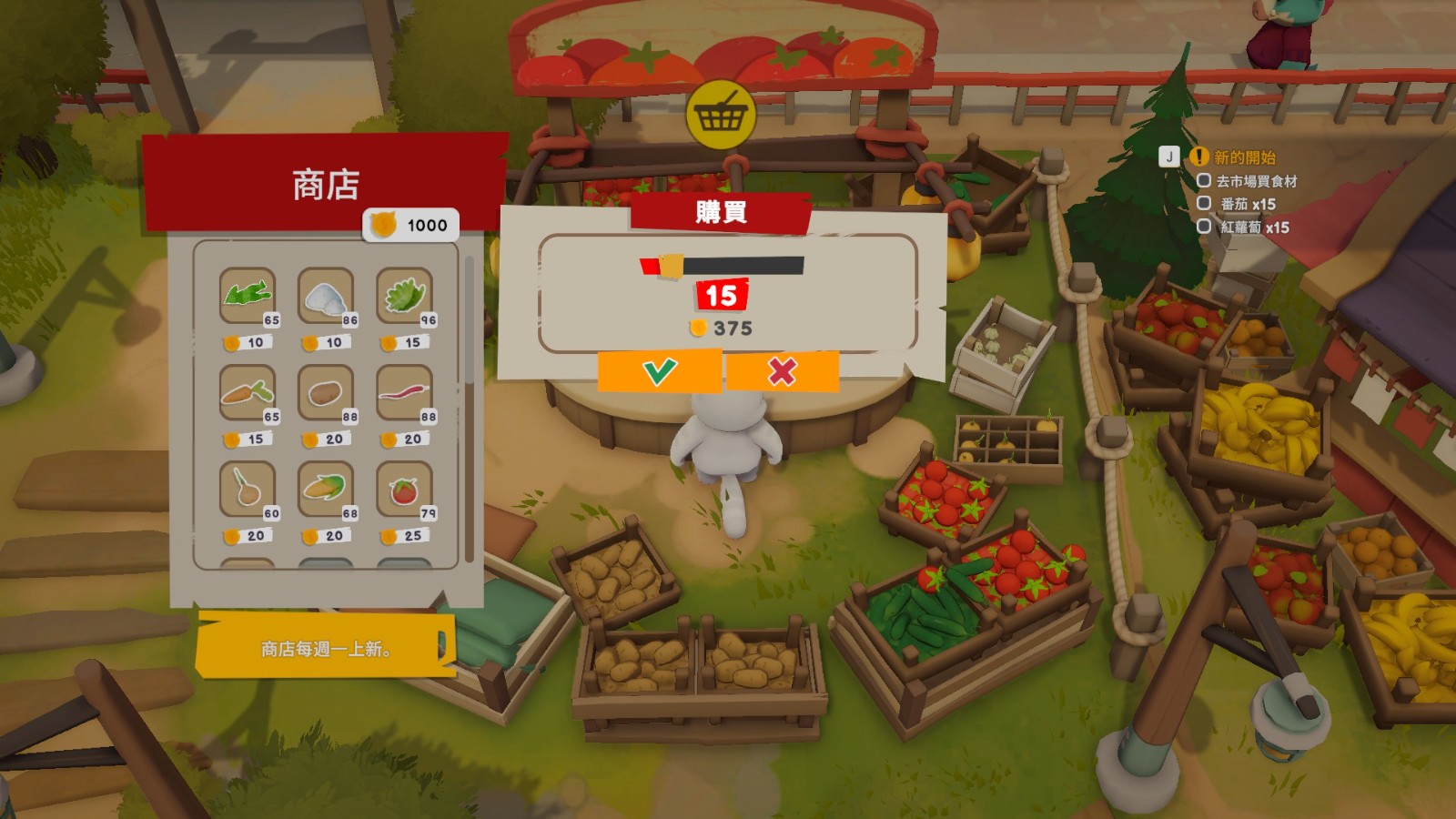Image resolution: width=1456 pixels, height=819 pixels.
Task: Pick the onion item slot
Action: [x=247, y=489]
